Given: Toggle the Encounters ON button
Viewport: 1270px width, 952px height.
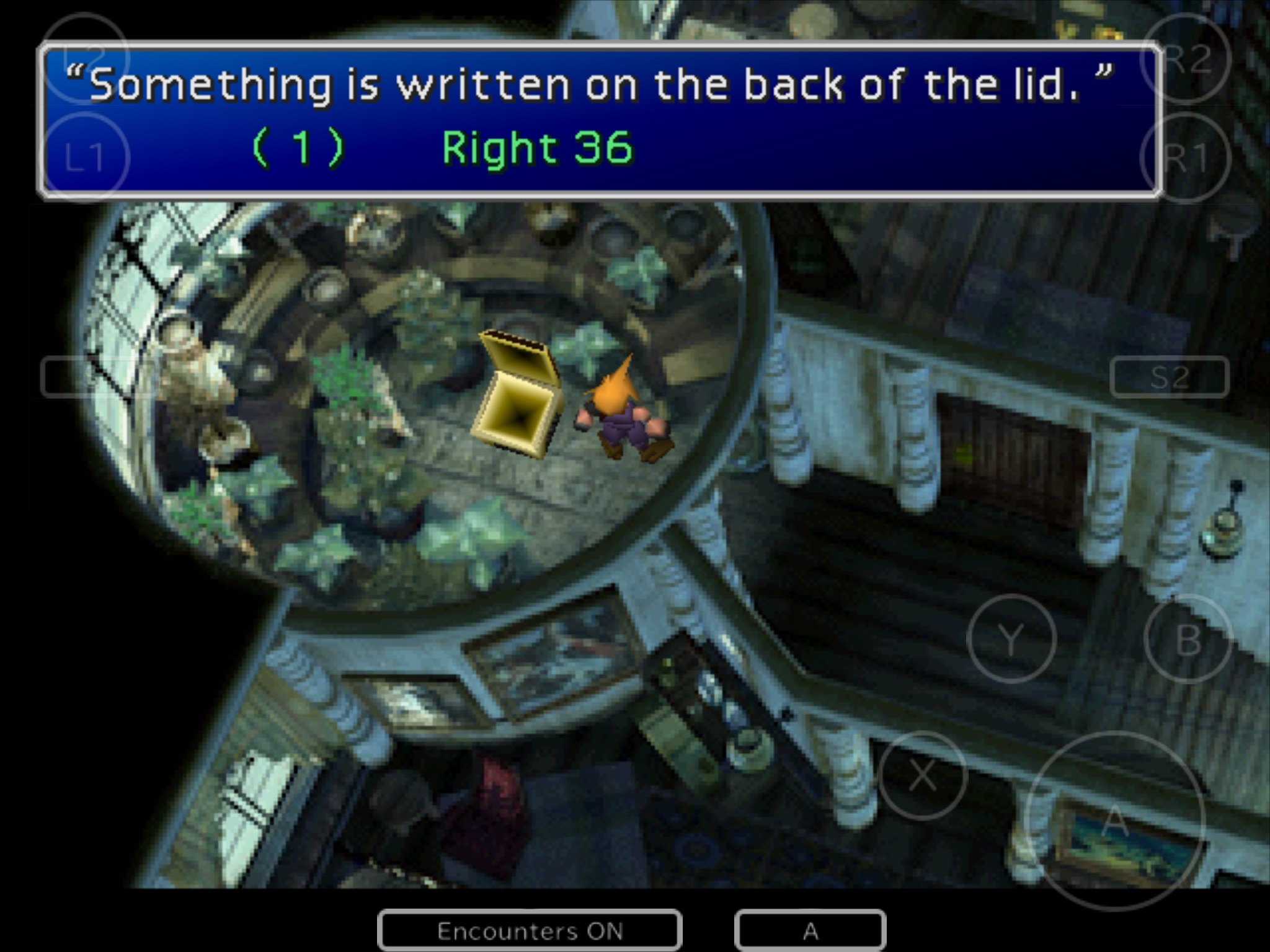Looking at the screenshot, I should [530, 930].
